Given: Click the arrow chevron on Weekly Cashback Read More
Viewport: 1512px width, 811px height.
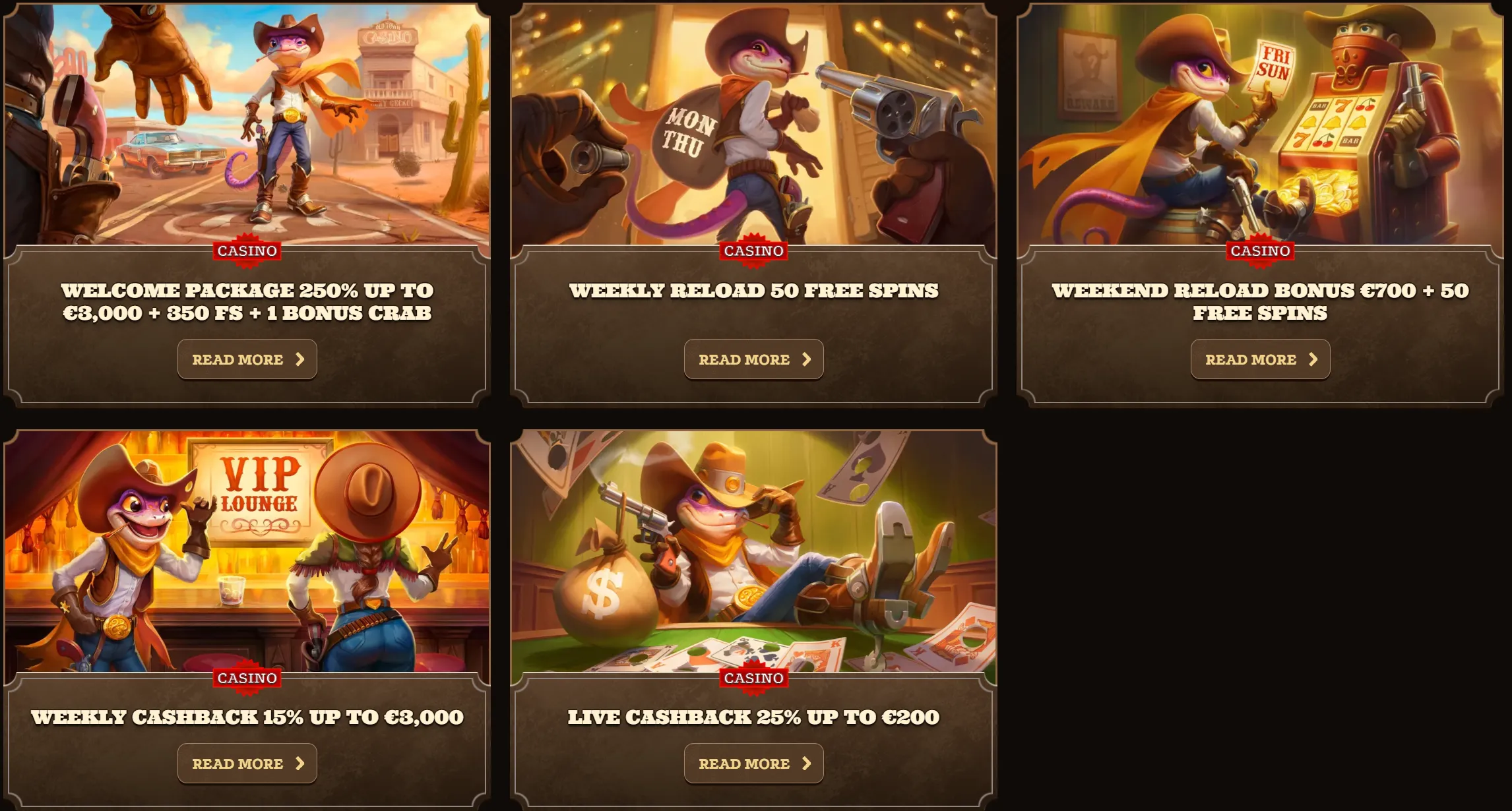Looking at the screenshot, I should coord(301,763).
